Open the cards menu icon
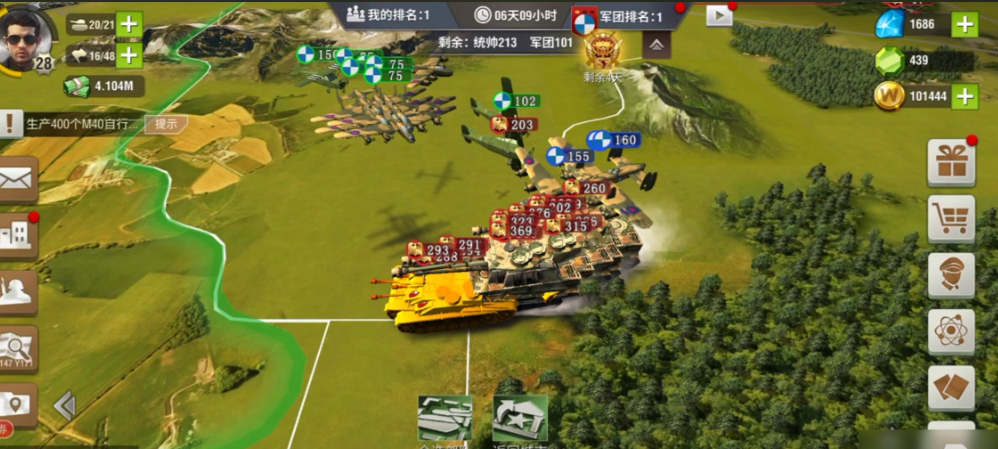 [x=951, y=387]
